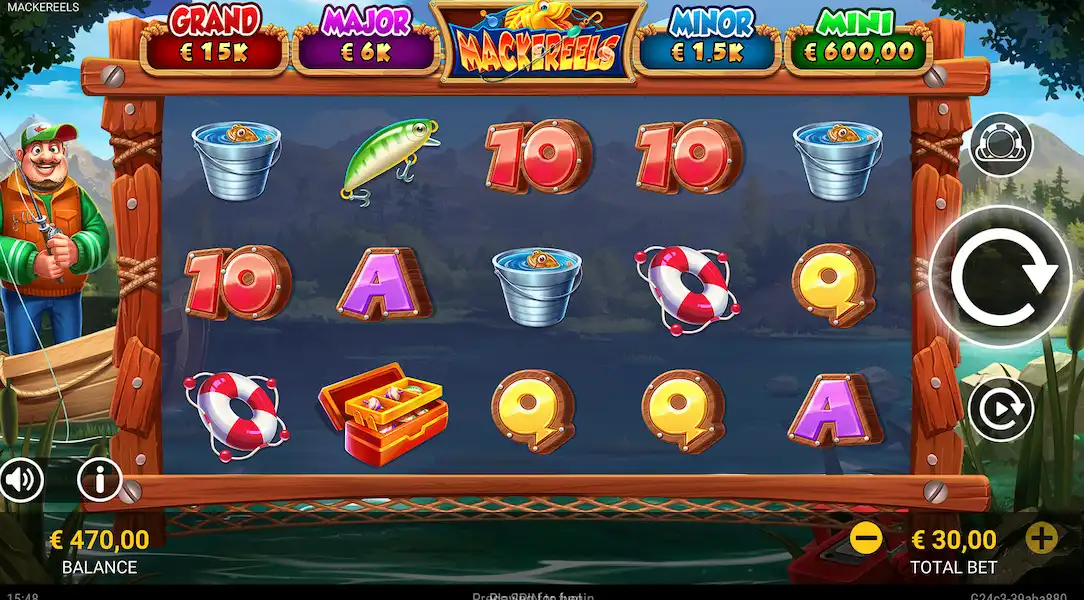Toggle the sound speaker icon
This screenshot has height=600, width=1084.
[x=19, y=481]
